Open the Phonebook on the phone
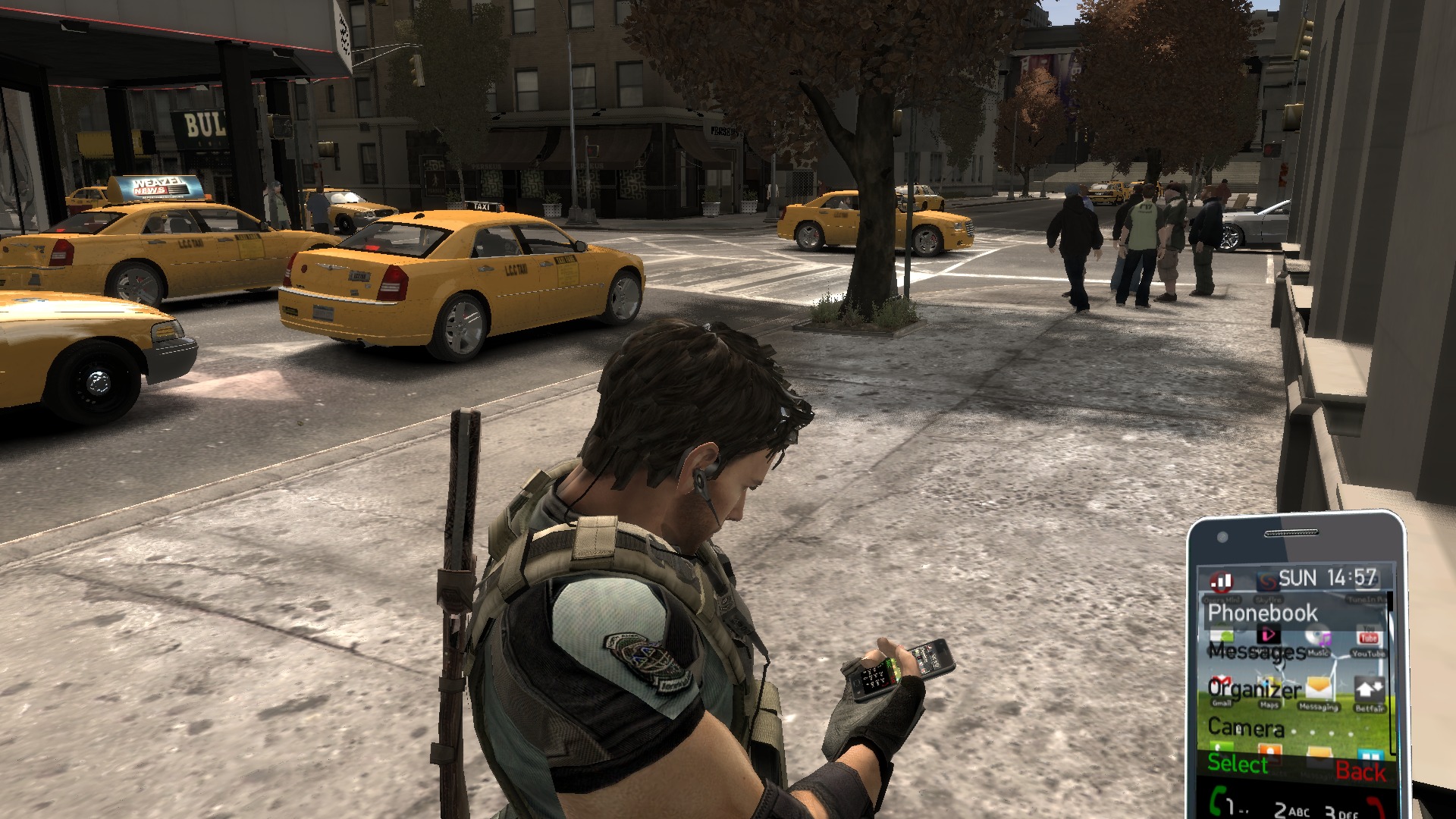Screen dimensions: 1456x819 [1263, 613]
